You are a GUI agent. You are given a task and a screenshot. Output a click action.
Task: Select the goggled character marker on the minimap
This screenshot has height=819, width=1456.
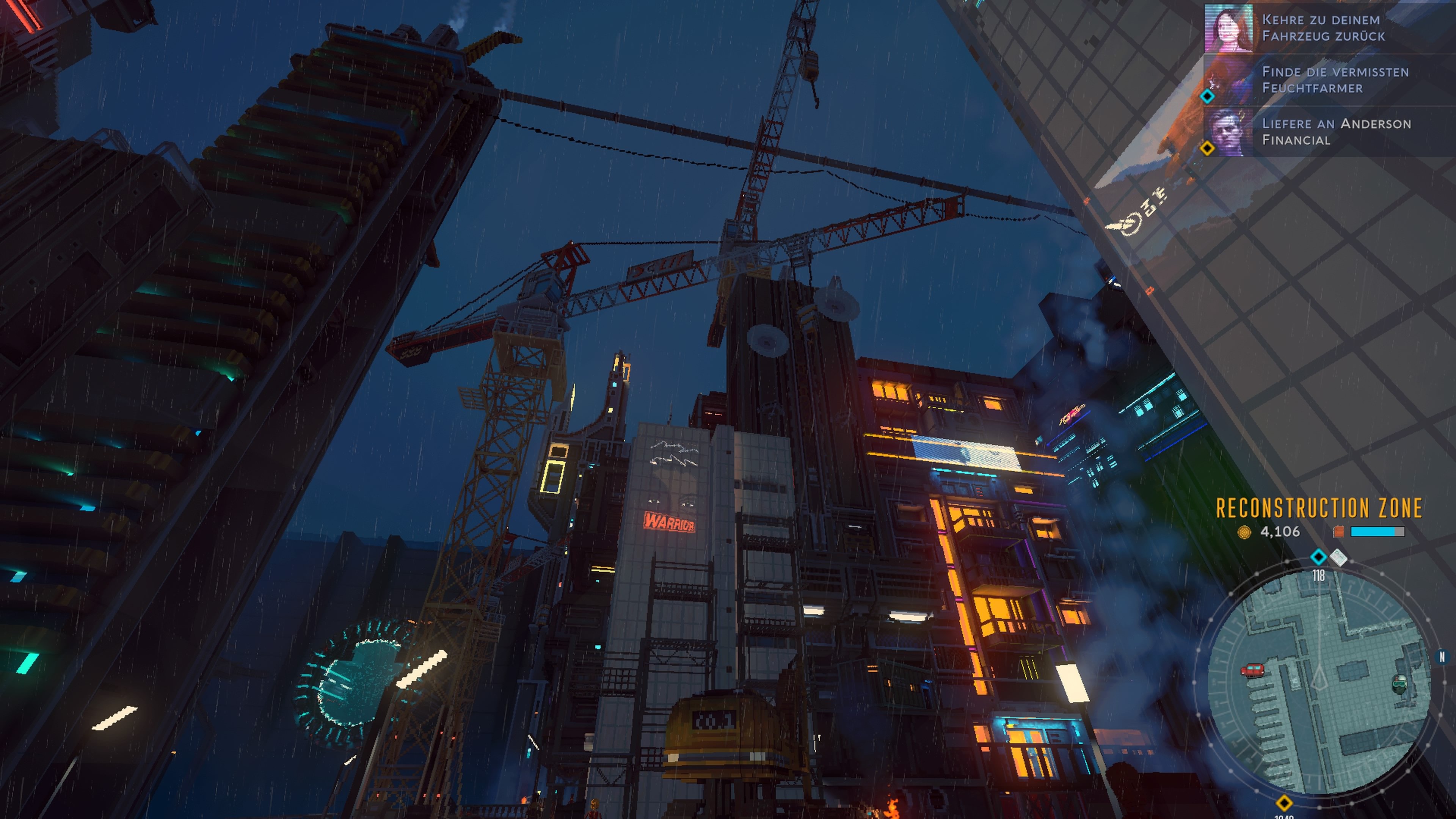click(1400, 684)
